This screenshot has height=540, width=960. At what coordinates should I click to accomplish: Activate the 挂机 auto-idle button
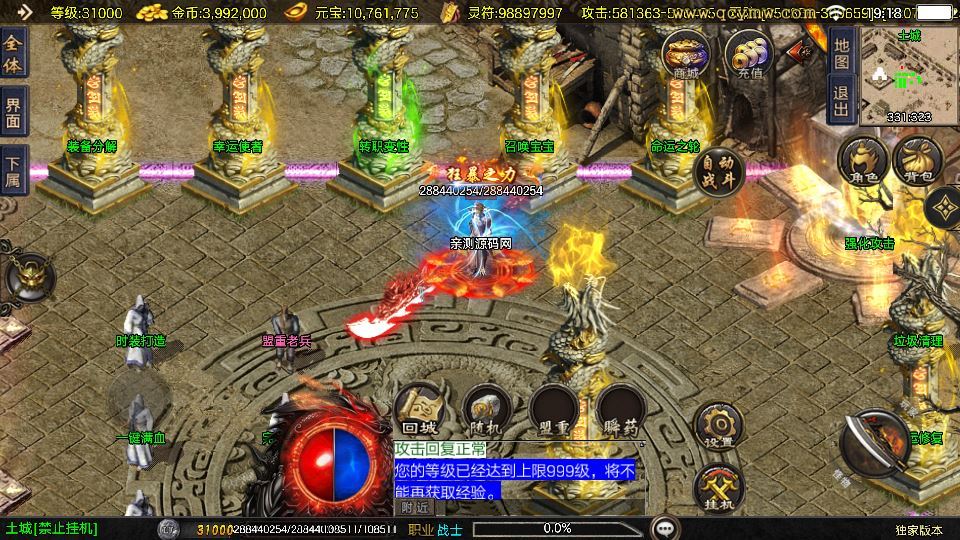click(x=718, y=489)
